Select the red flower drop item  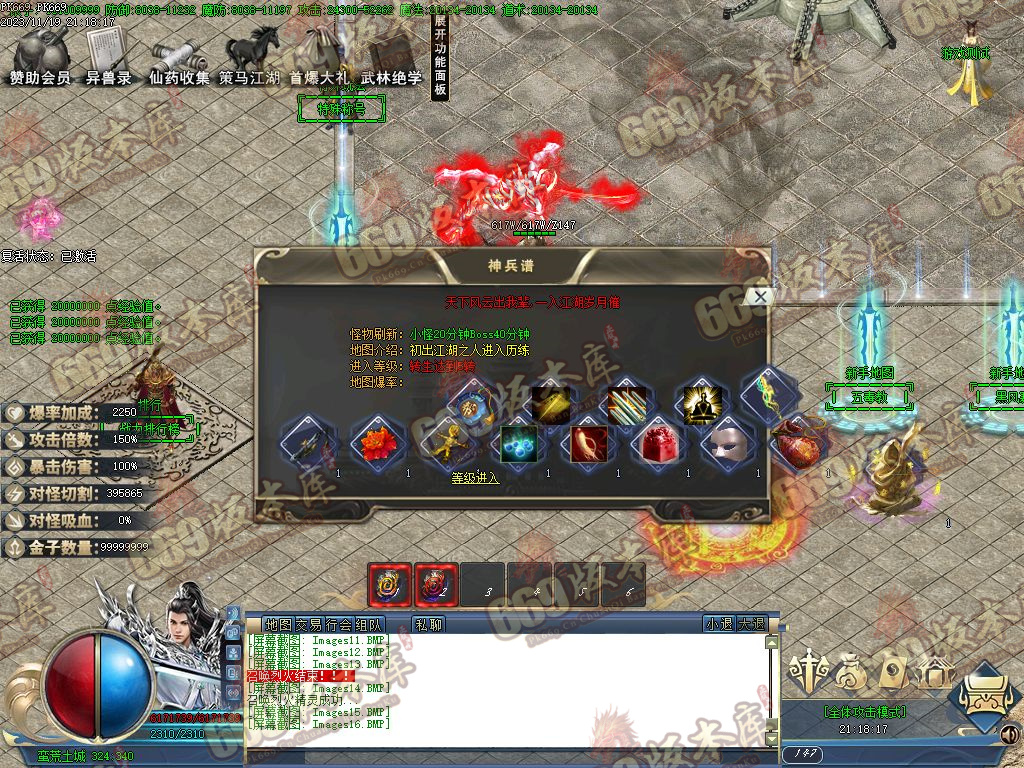click(377, 444)
